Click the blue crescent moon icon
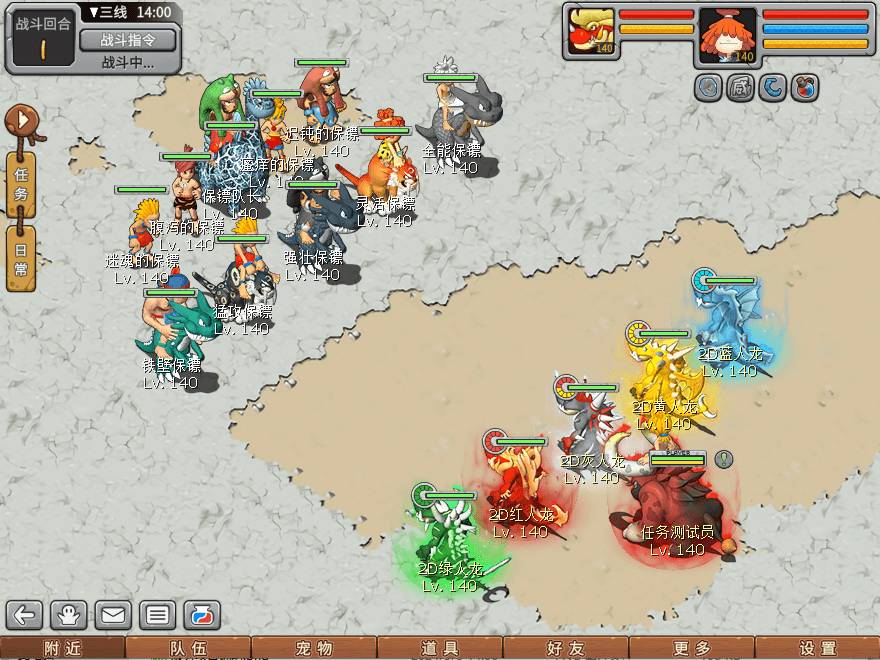 [x=772, y=88]
